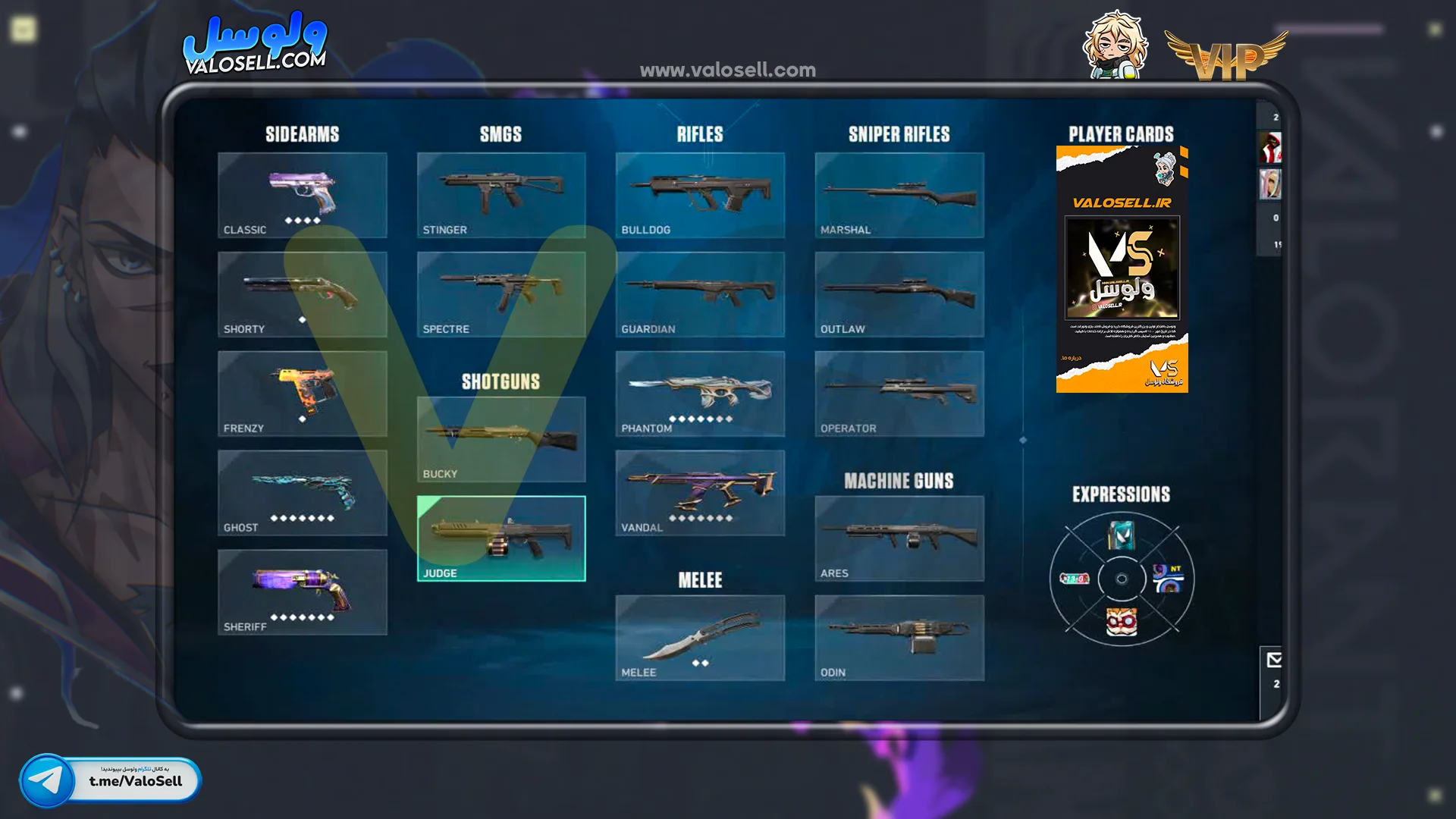1456x819 pixels.
Task: Open the Odin machine gun slot
Action: click(x=899, y=638)
